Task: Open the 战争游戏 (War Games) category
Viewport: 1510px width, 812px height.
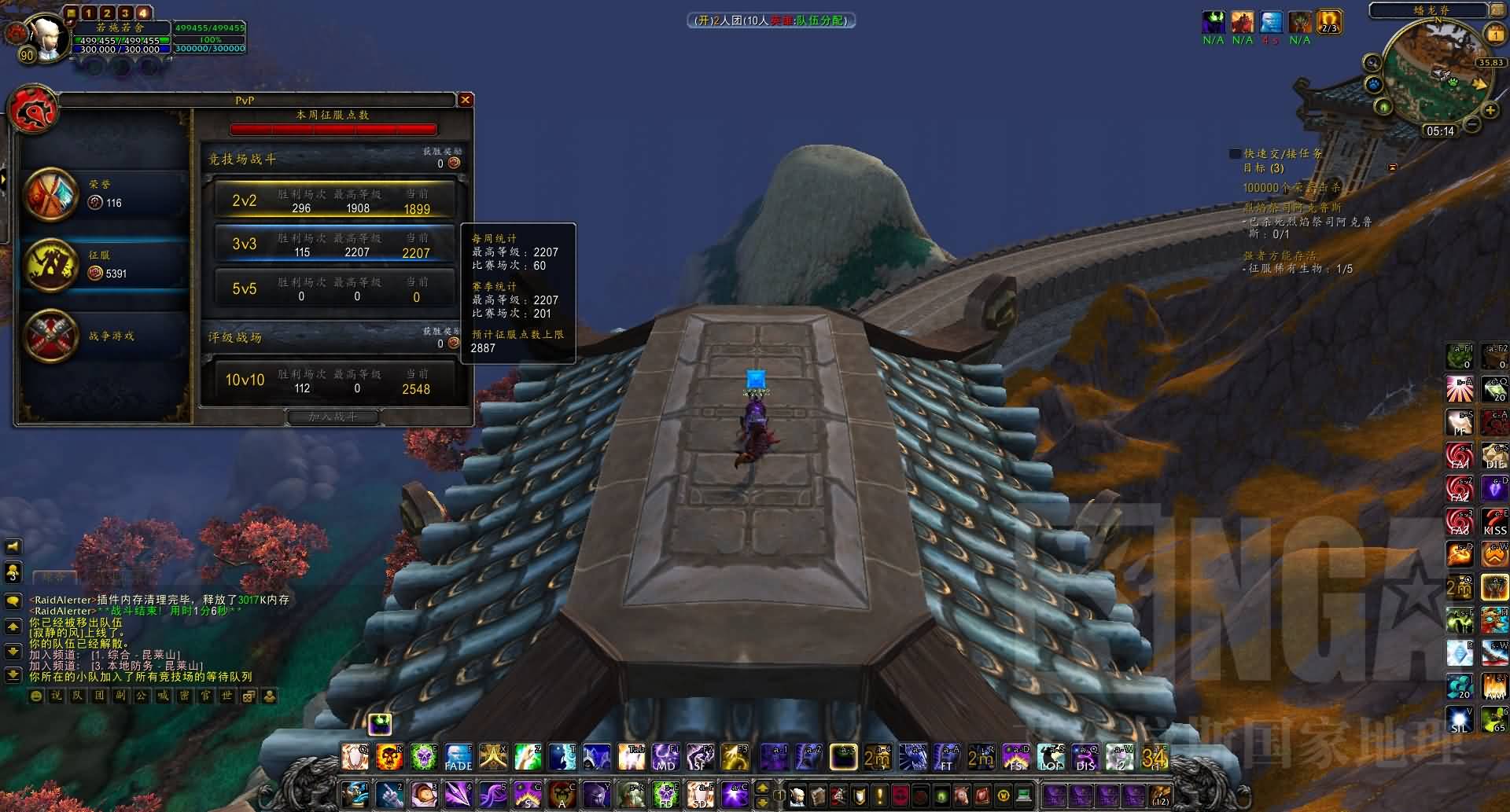Action: point(102,336)
